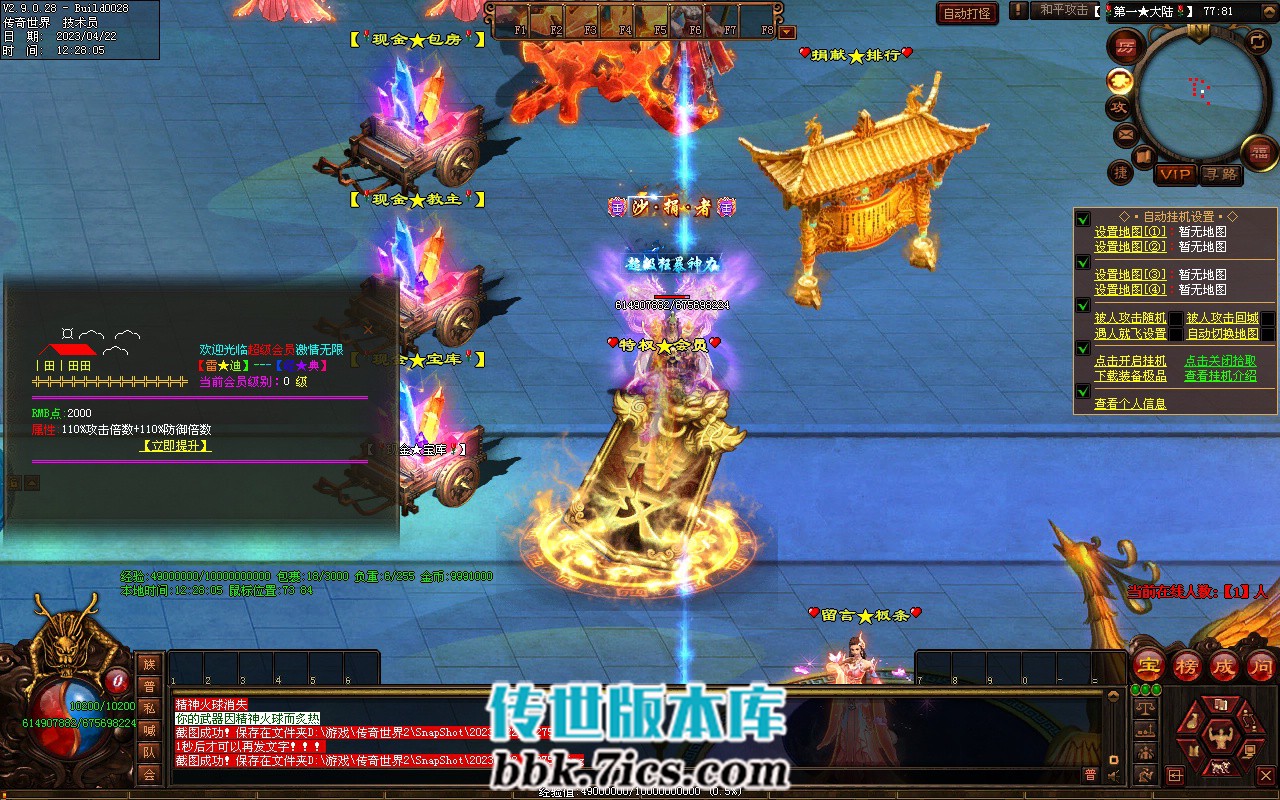
Task: Open the 宝 treasure round button
Action: pos(1149,666)
